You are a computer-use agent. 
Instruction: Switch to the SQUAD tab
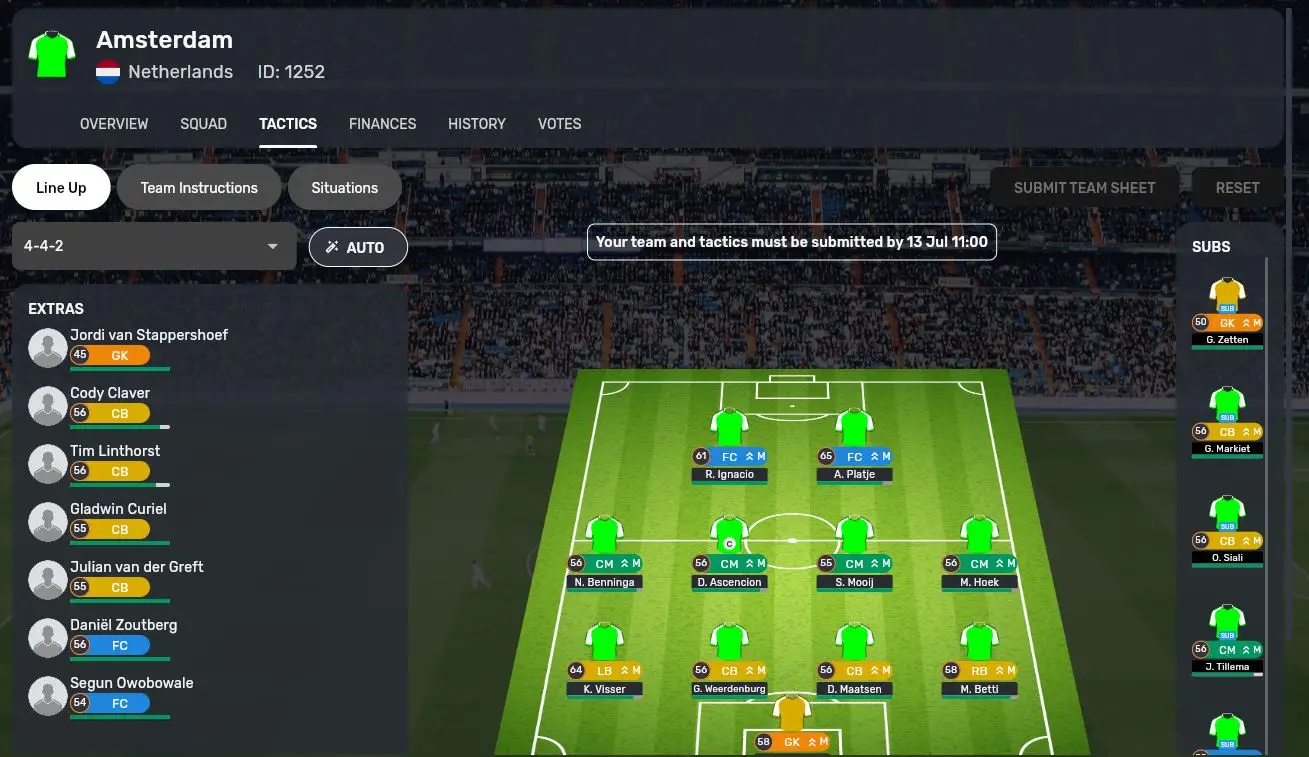[203, 124]
